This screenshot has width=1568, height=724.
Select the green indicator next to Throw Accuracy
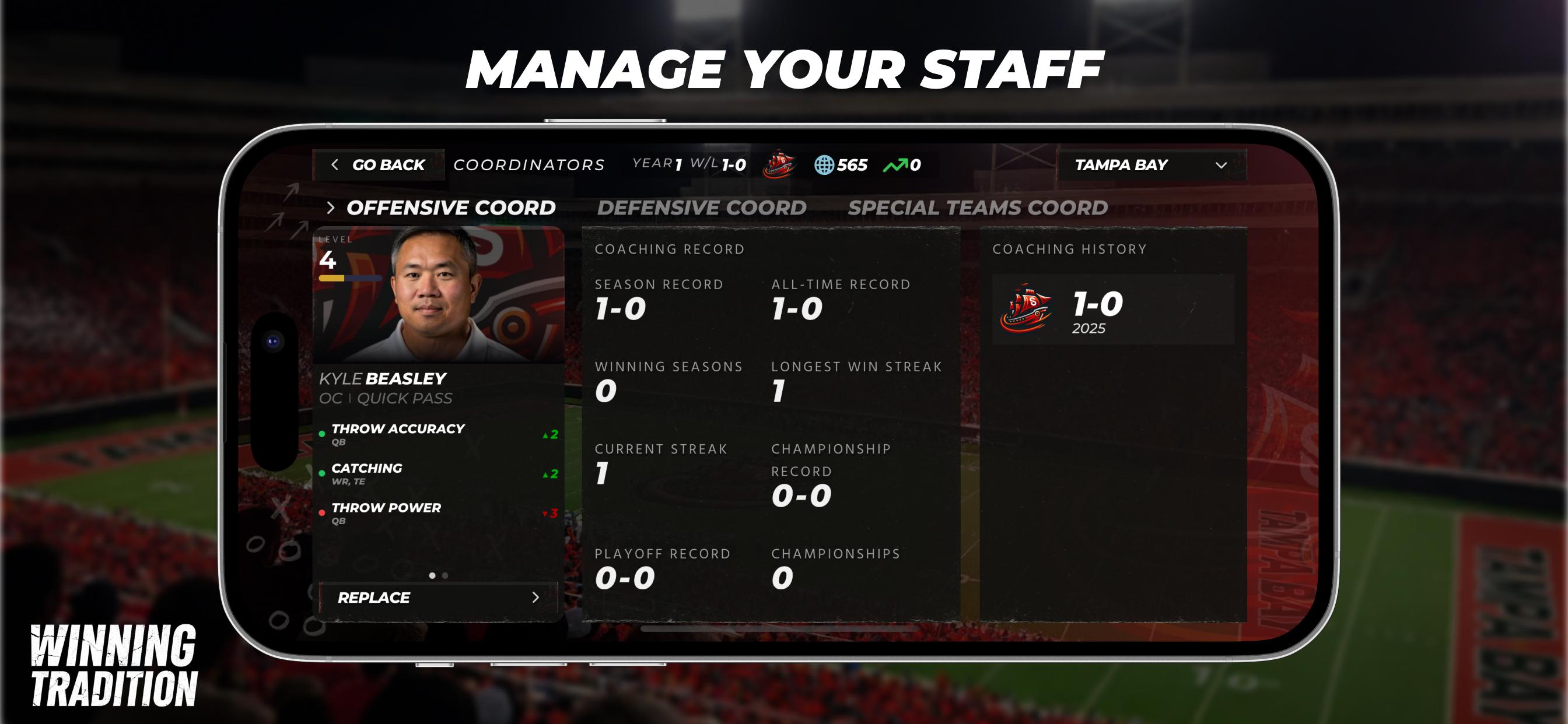tap(323, 433)
